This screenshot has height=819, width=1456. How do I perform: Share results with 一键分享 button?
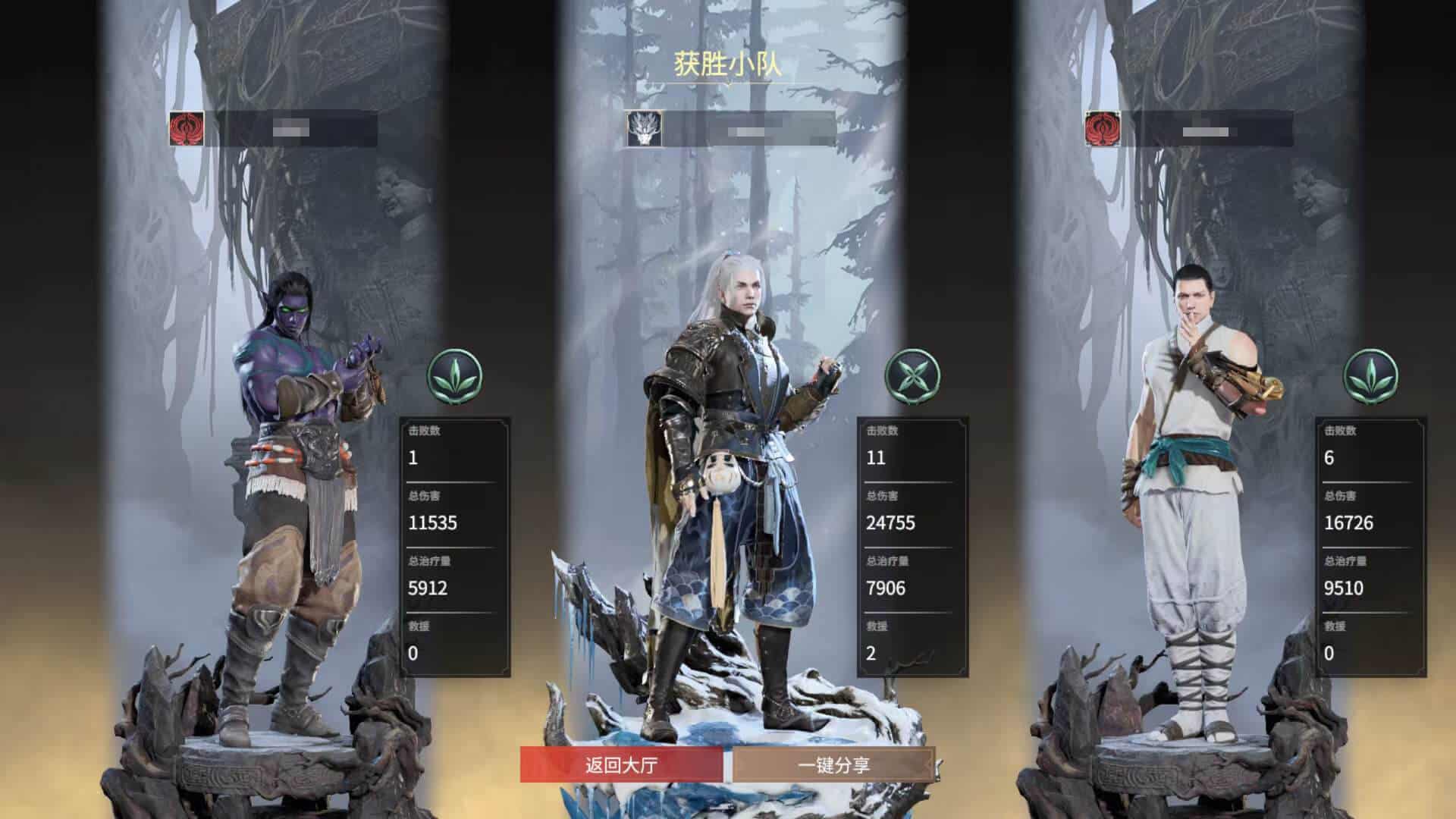tap(833, 764)
